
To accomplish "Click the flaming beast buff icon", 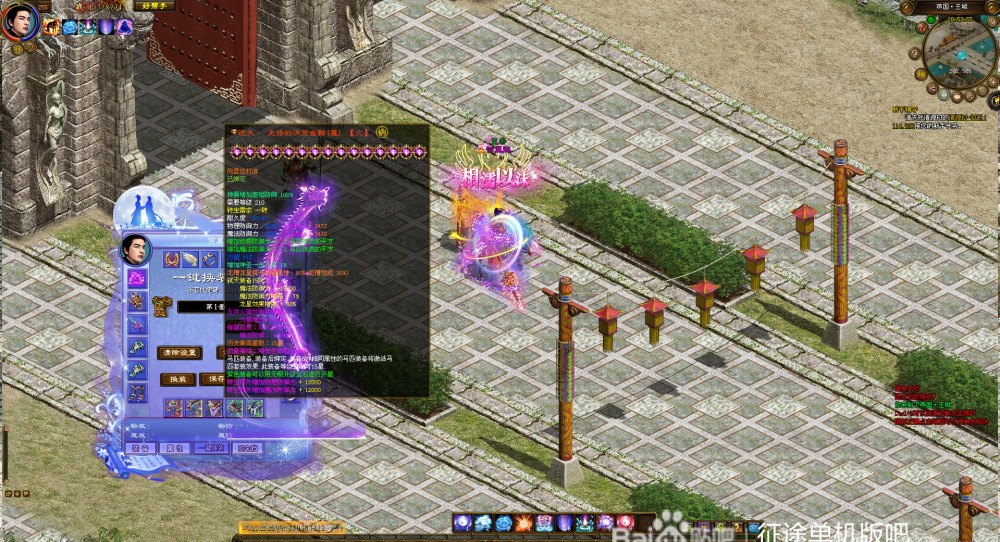I will click(x=52, y=27).
